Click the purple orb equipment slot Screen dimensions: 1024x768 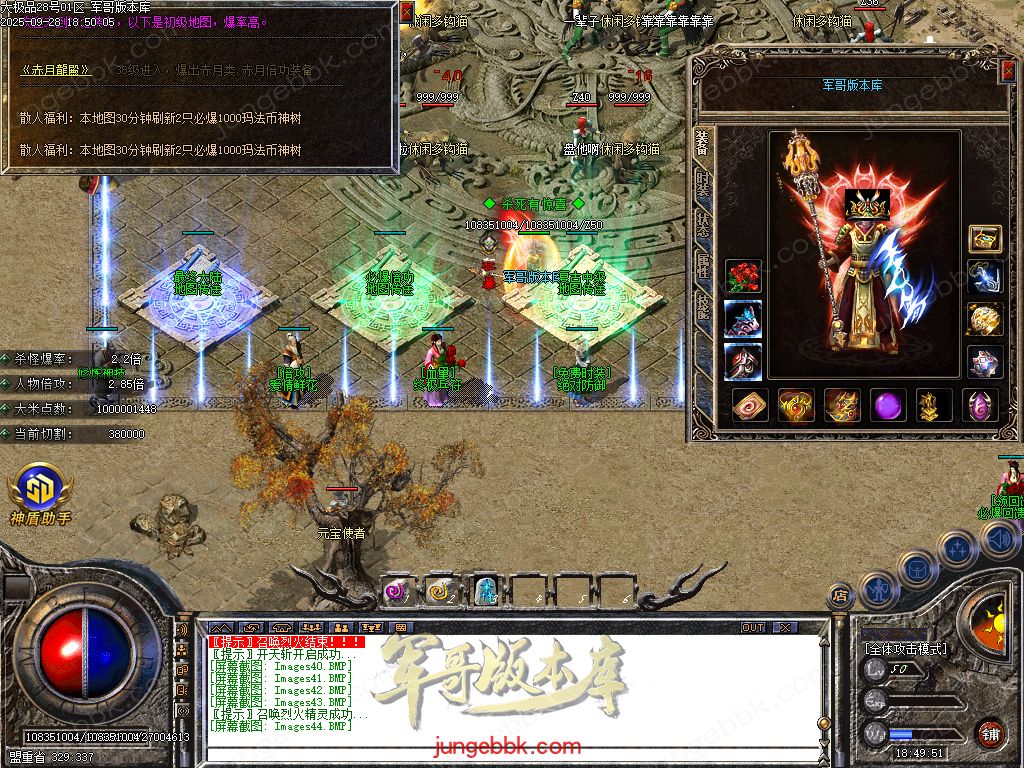[888, 406]
